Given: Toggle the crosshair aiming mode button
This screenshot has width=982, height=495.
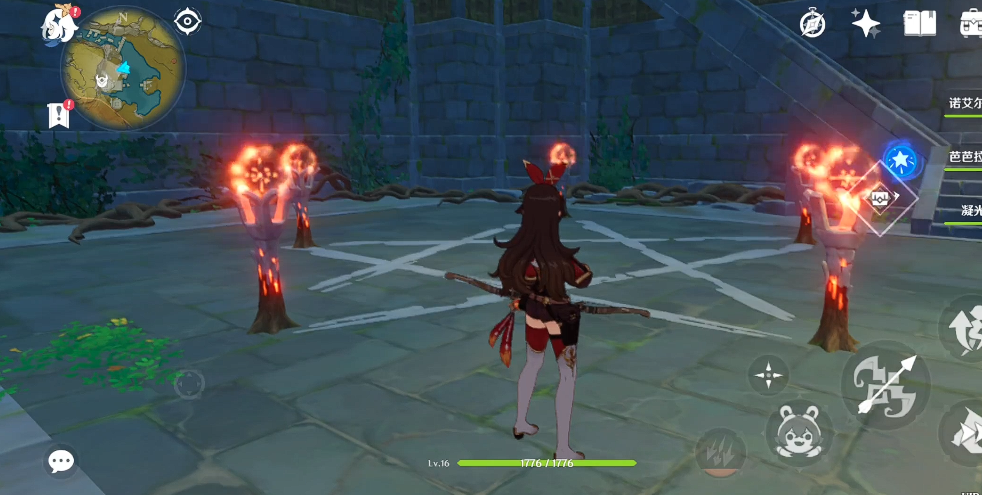Looking at the screenshot, I should tap(768, 376).
